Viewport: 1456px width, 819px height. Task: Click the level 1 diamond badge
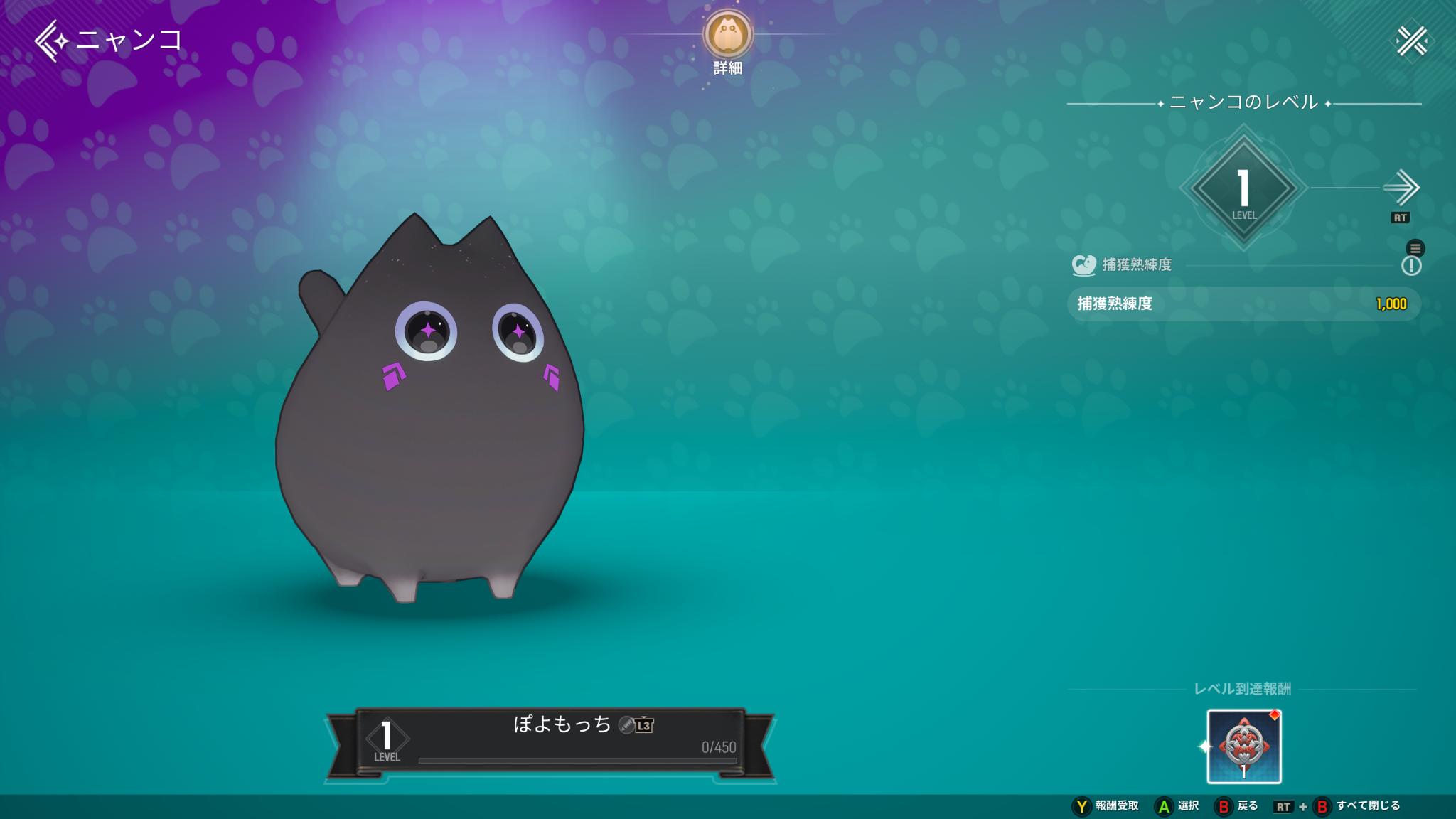click(1243, 189)
